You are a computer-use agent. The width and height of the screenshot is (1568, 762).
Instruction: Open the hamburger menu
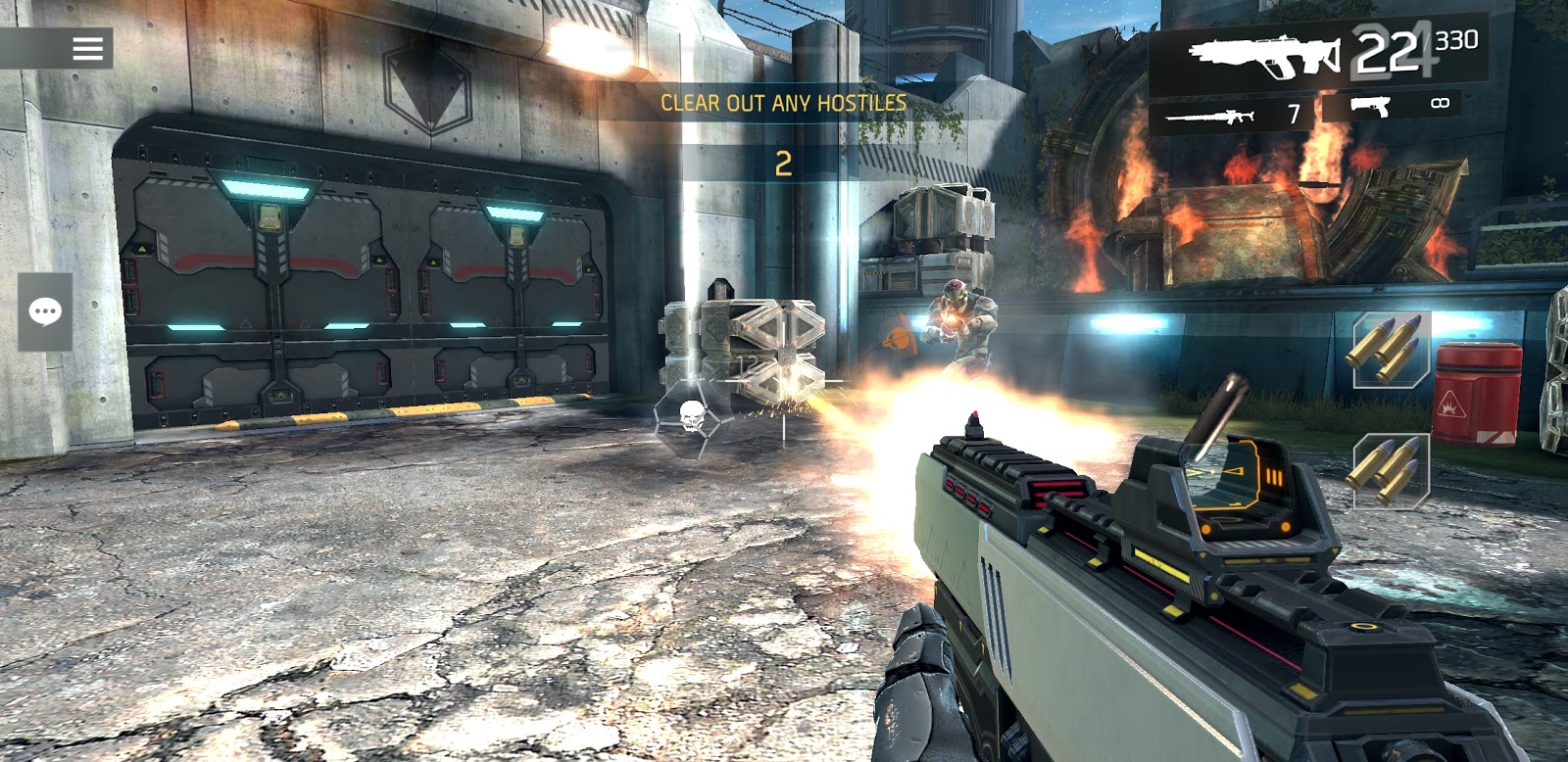87,48
